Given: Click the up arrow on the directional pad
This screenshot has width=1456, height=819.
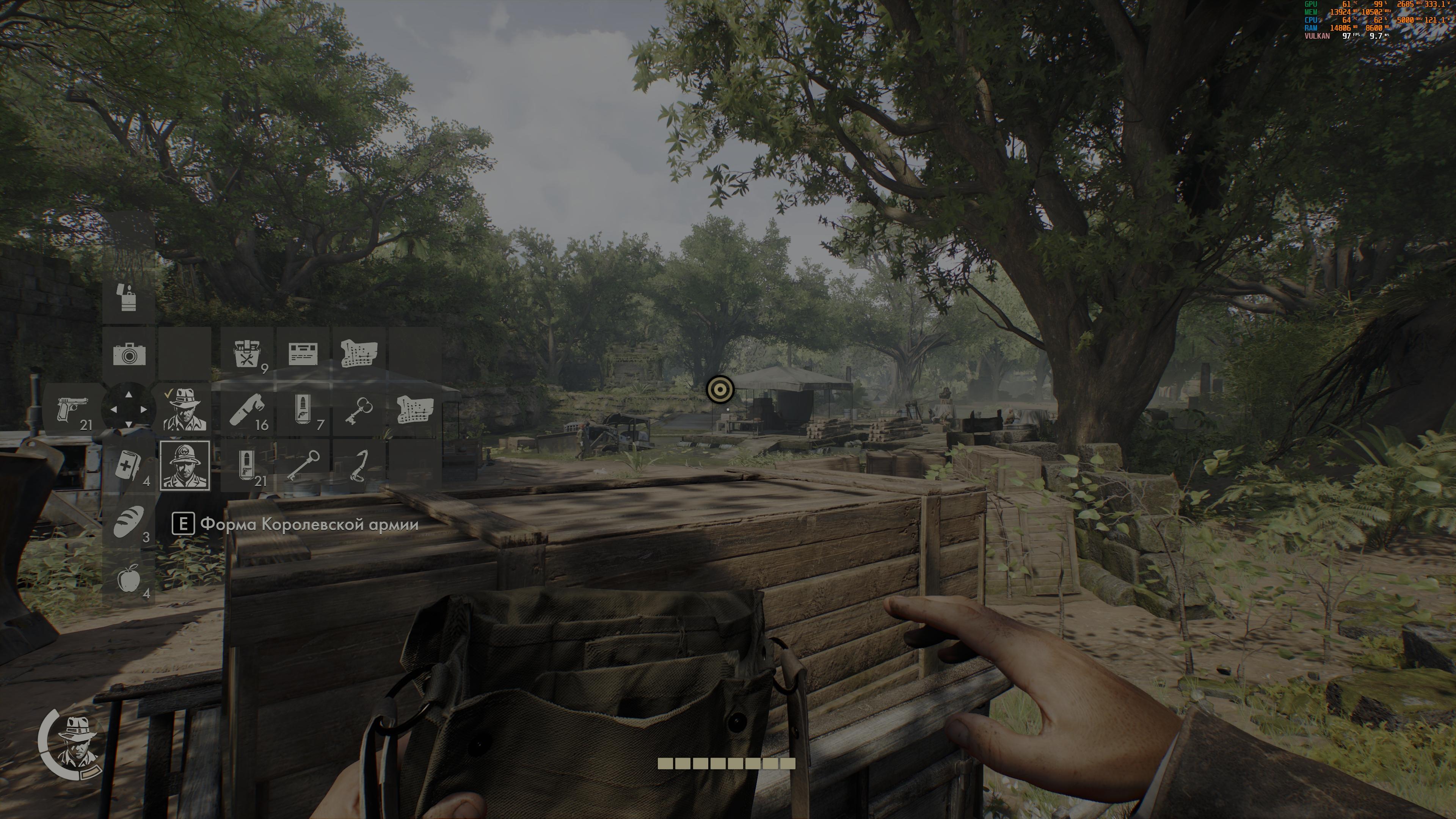Looking at the screenshot, I should point(129,394).
